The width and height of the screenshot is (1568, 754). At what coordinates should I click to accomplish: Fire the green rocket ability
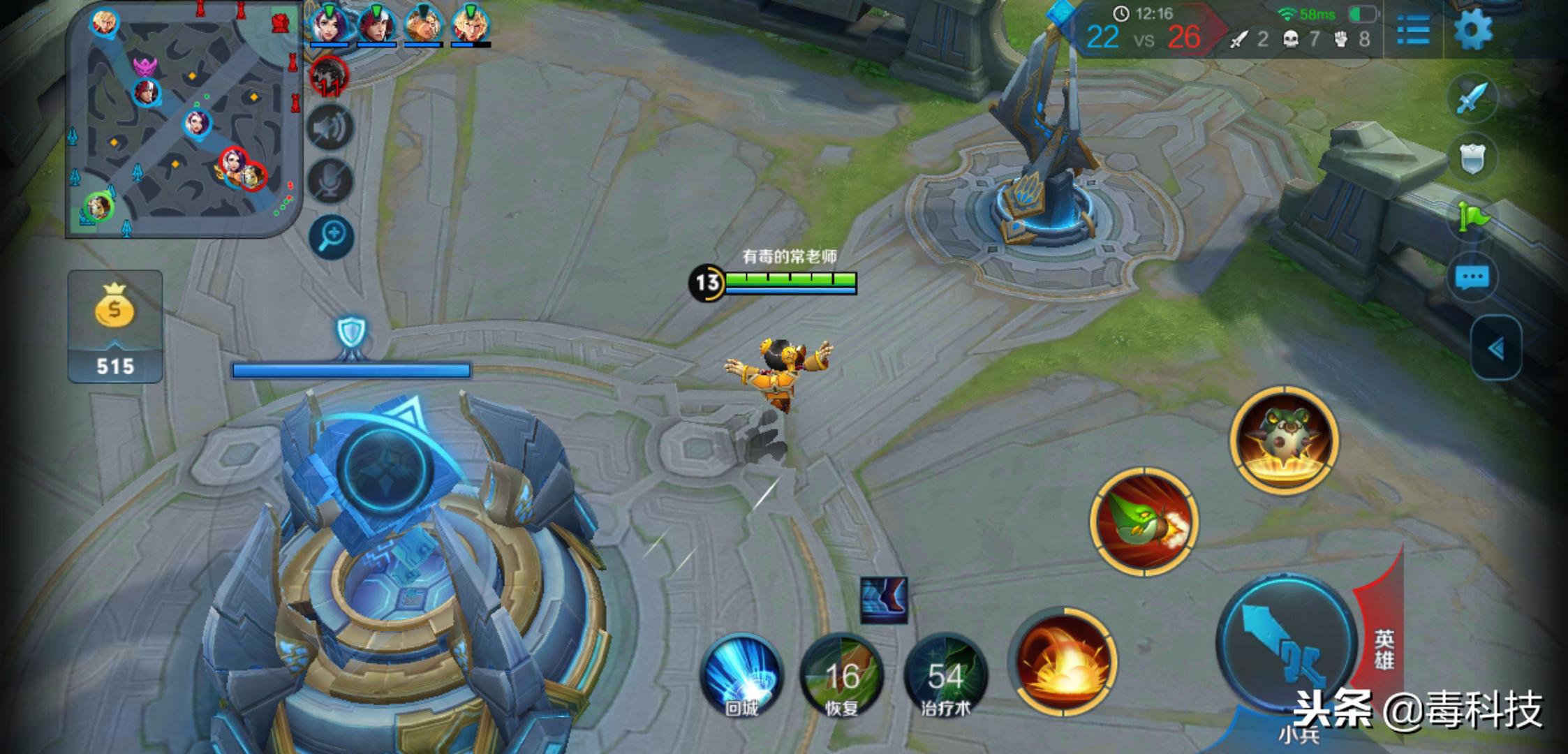pos(1144,522)
